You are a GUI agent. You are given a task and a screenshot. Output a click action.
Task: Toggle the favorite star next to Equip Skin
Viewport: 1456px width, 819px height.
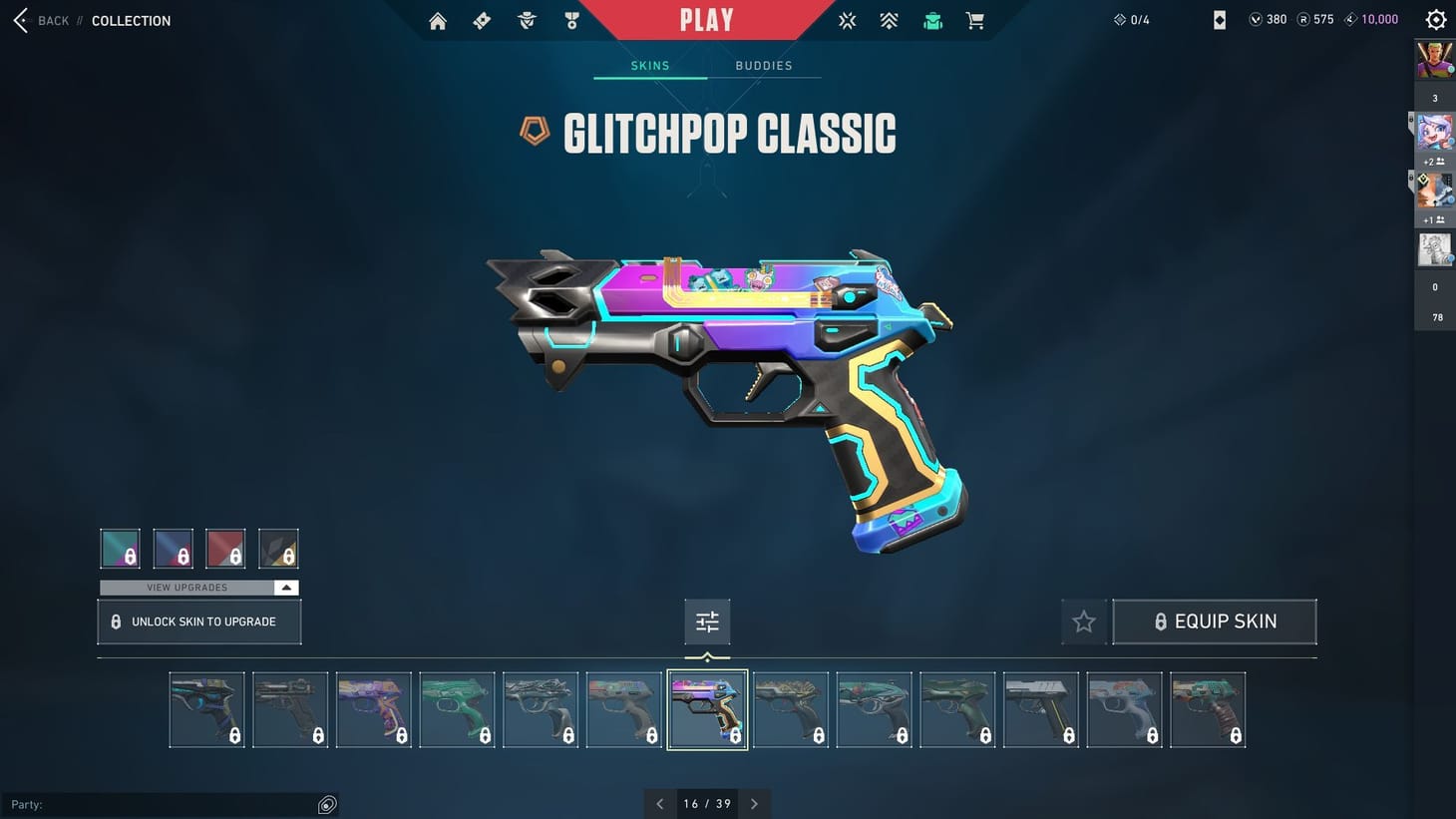point(1083,620)
